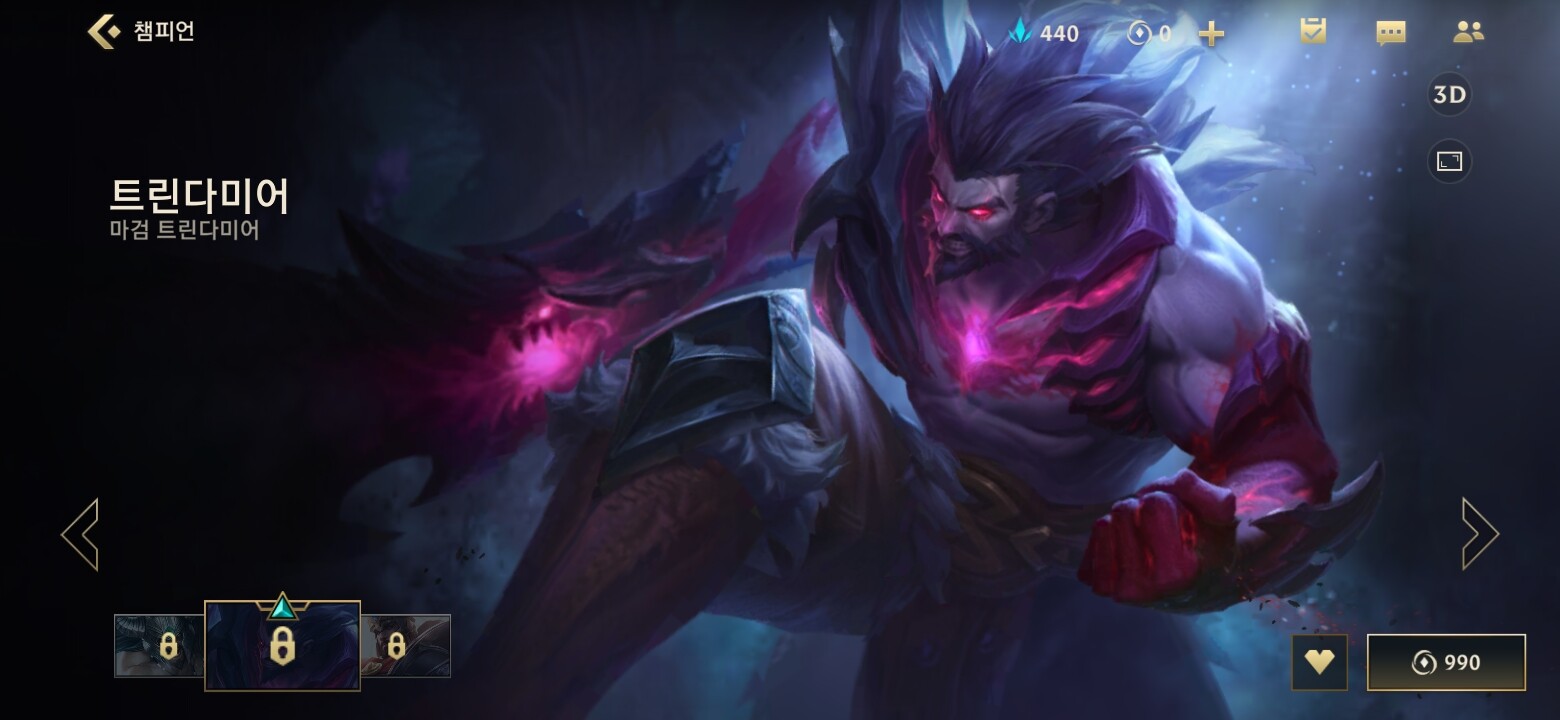The image size is (1560, 720).
Task: Open the chat speech bubble
Action: [1391, 33]
